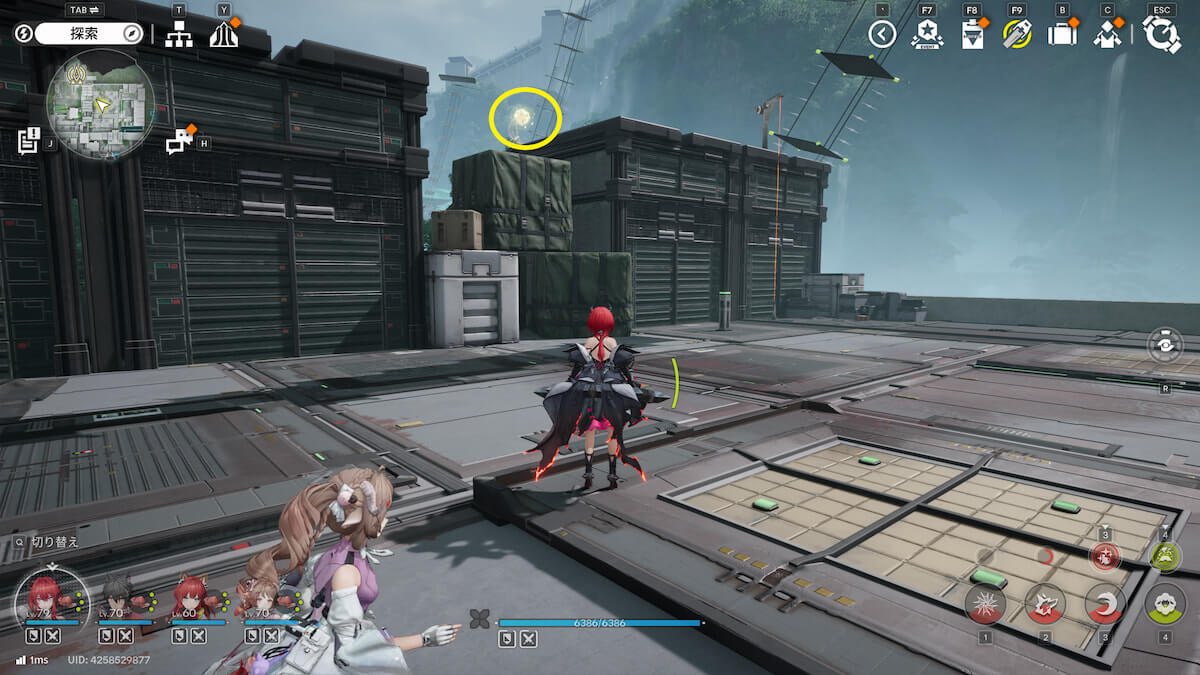Open the Event star badge menu
This screenshot has width=1200, height=675.
927,35
